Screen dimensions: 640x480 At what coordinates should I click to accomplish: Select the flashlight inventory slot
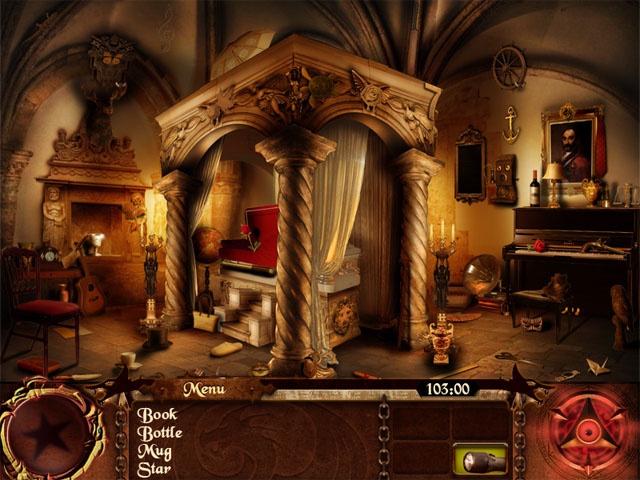(x=480, y=459)
